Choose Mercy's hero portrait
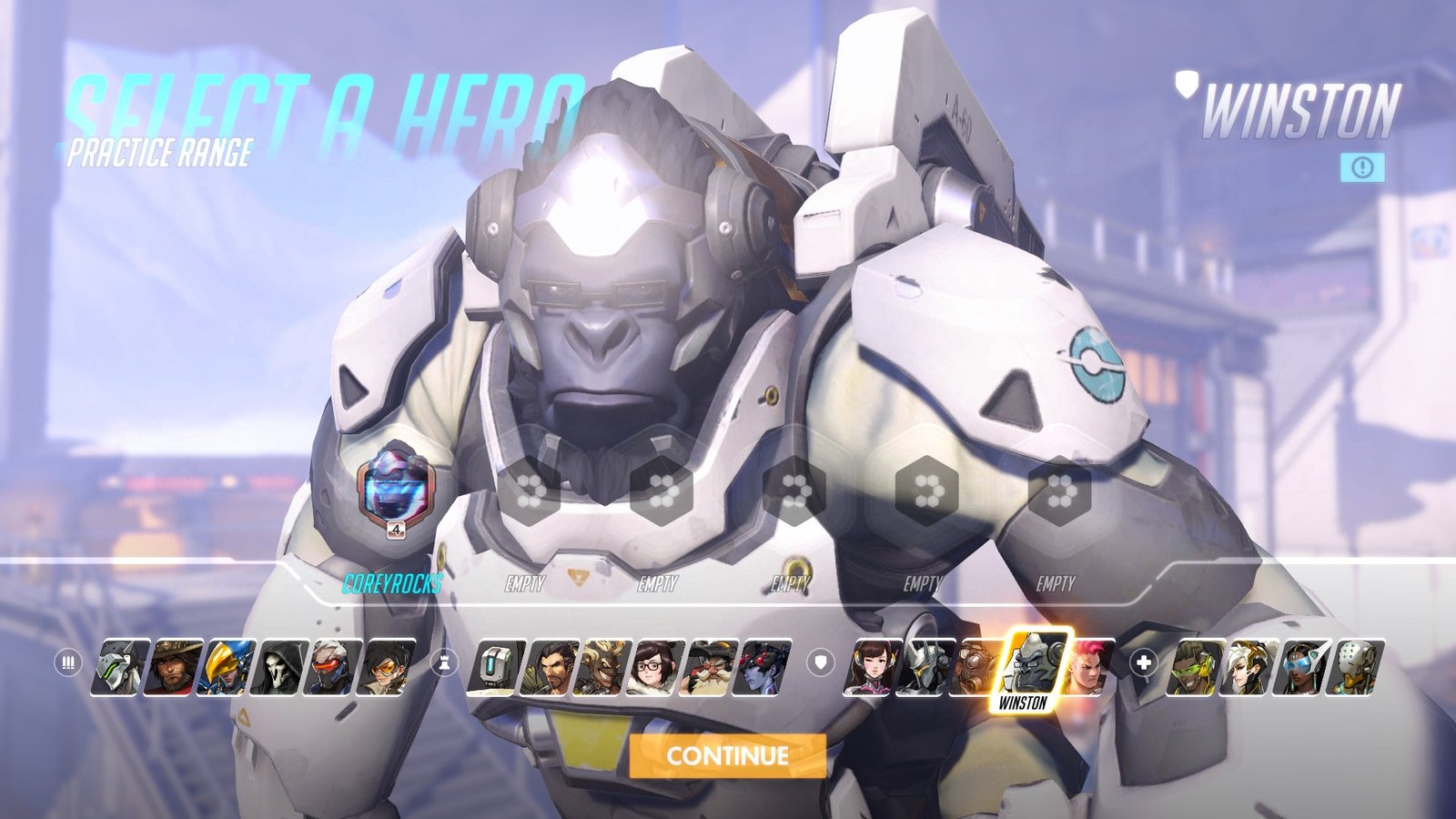The width and height of the screenshot is (1456, 819). (1246, 668)
